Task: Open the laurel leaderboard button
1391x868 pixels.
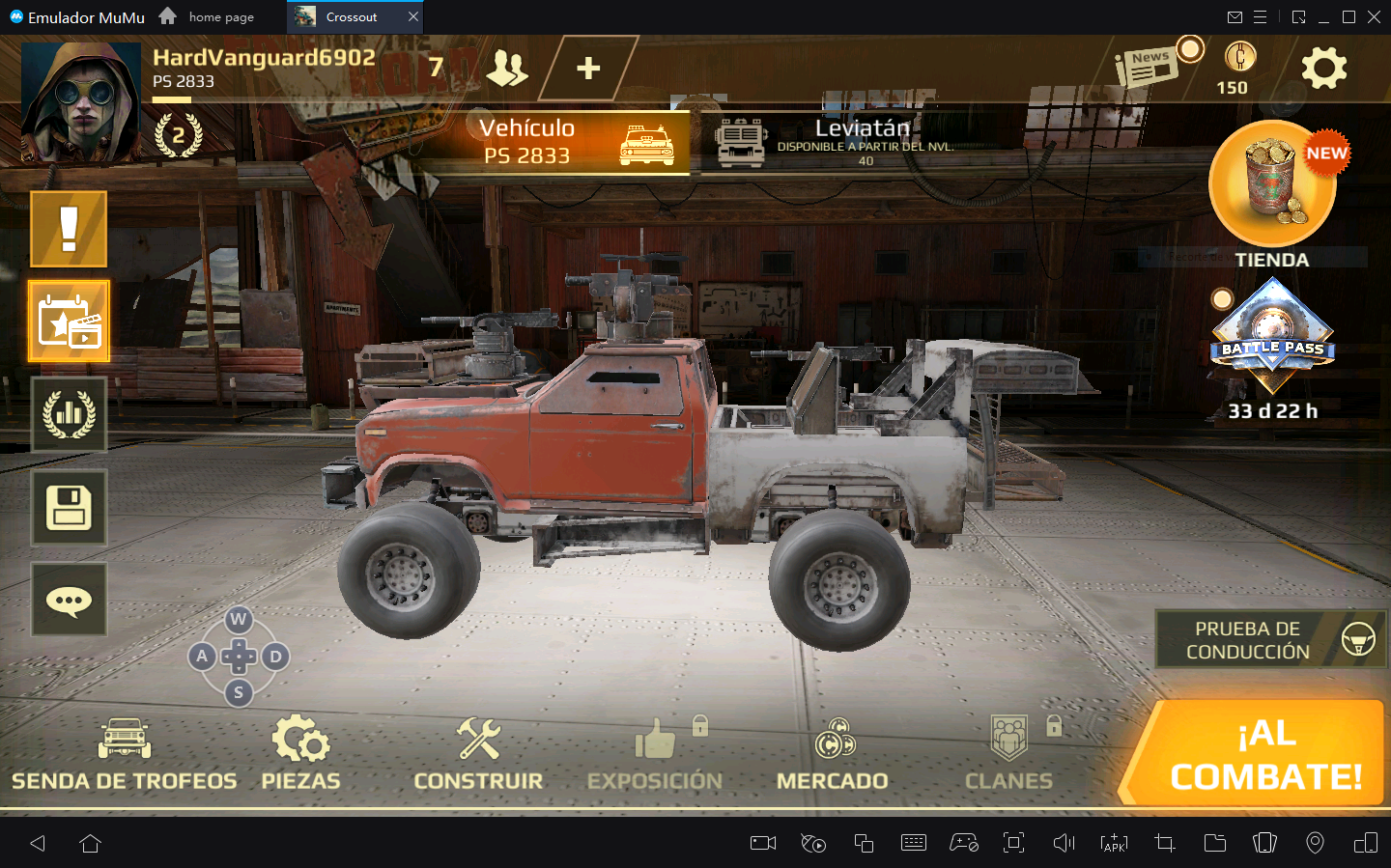Action: point(69,414)
